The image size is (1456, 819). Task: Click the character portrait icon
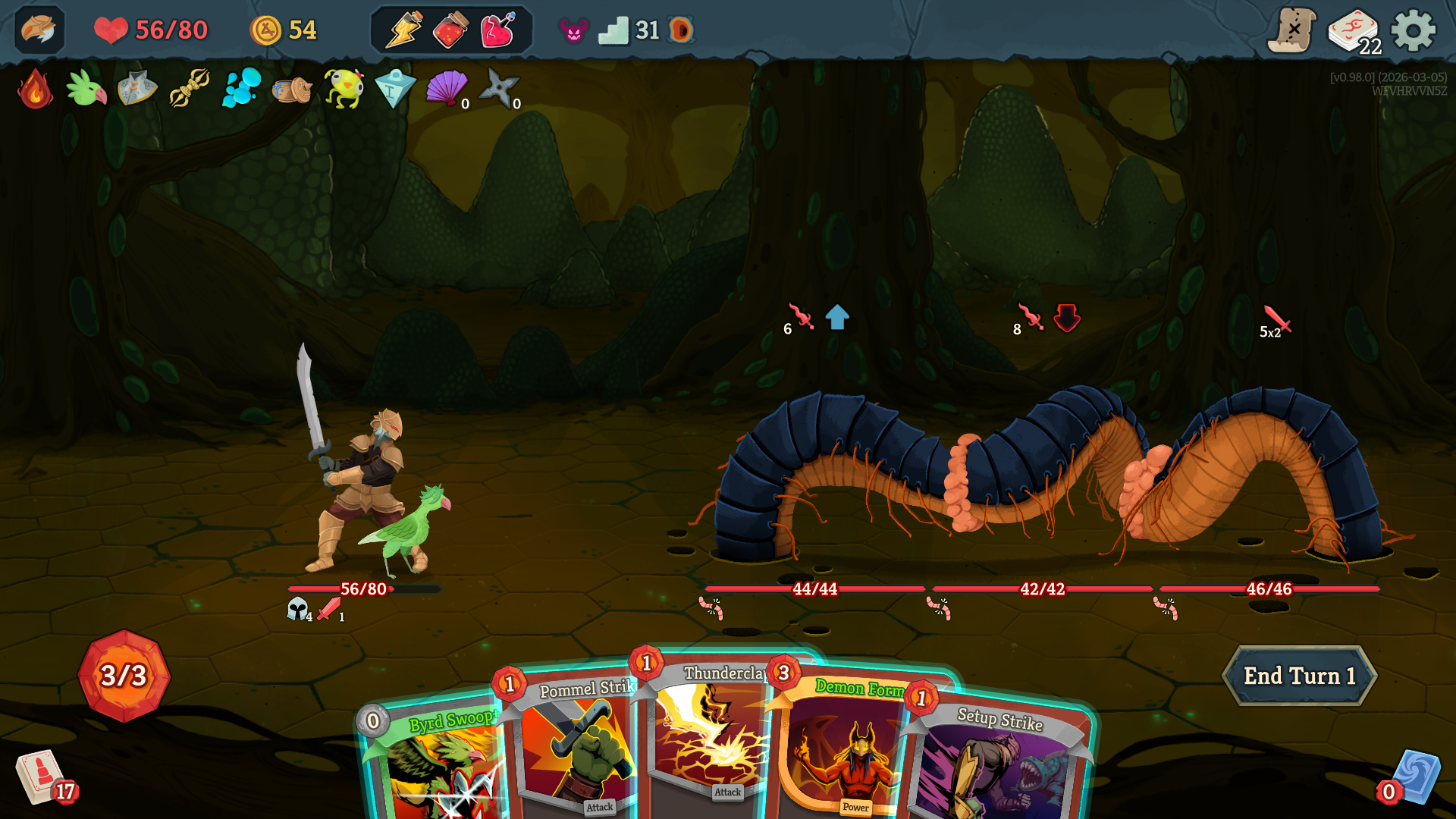pos(39,30)
